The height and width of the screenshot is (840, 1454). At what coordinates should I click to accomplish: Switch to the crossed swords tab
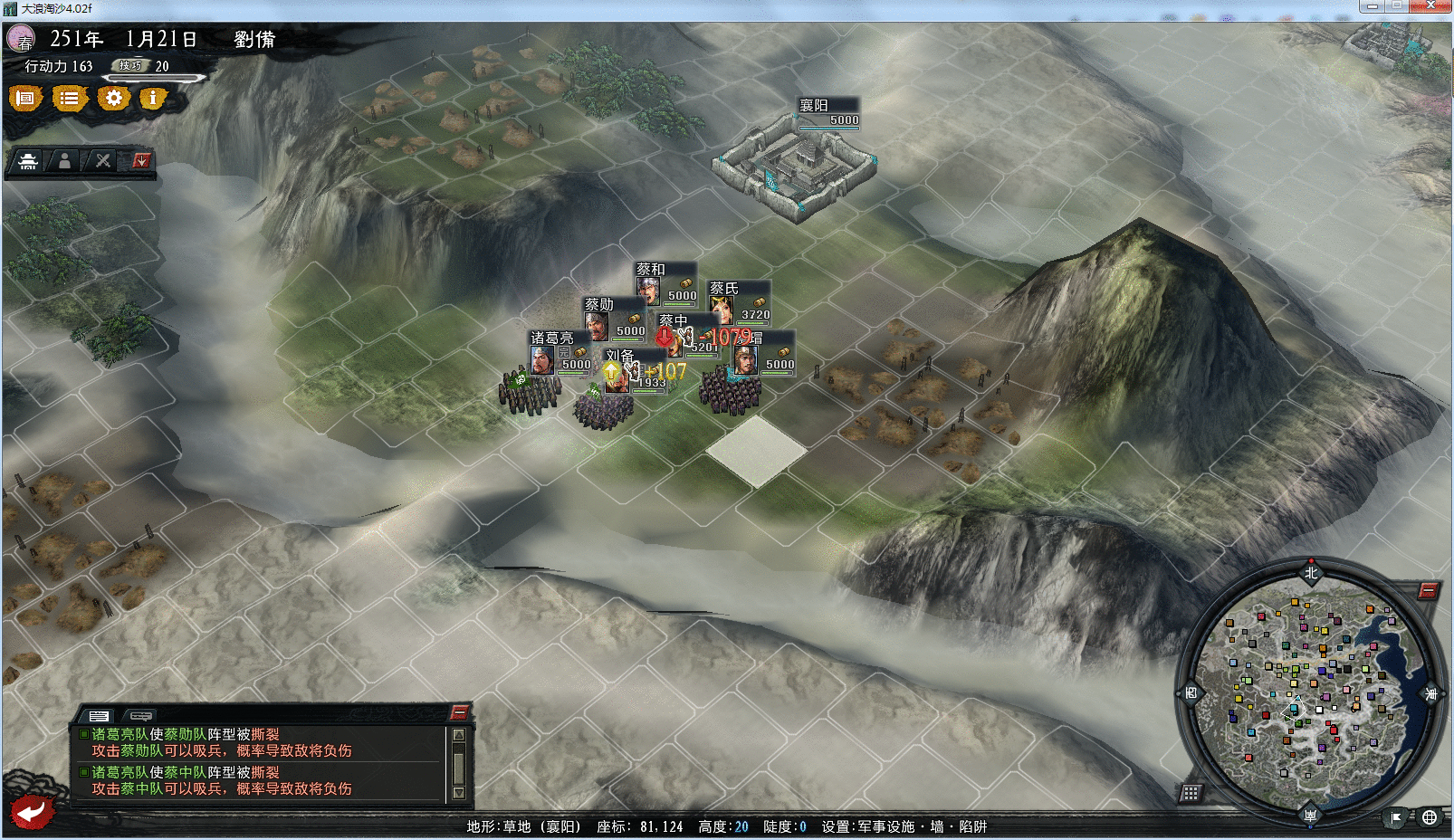tap(102, 161)
